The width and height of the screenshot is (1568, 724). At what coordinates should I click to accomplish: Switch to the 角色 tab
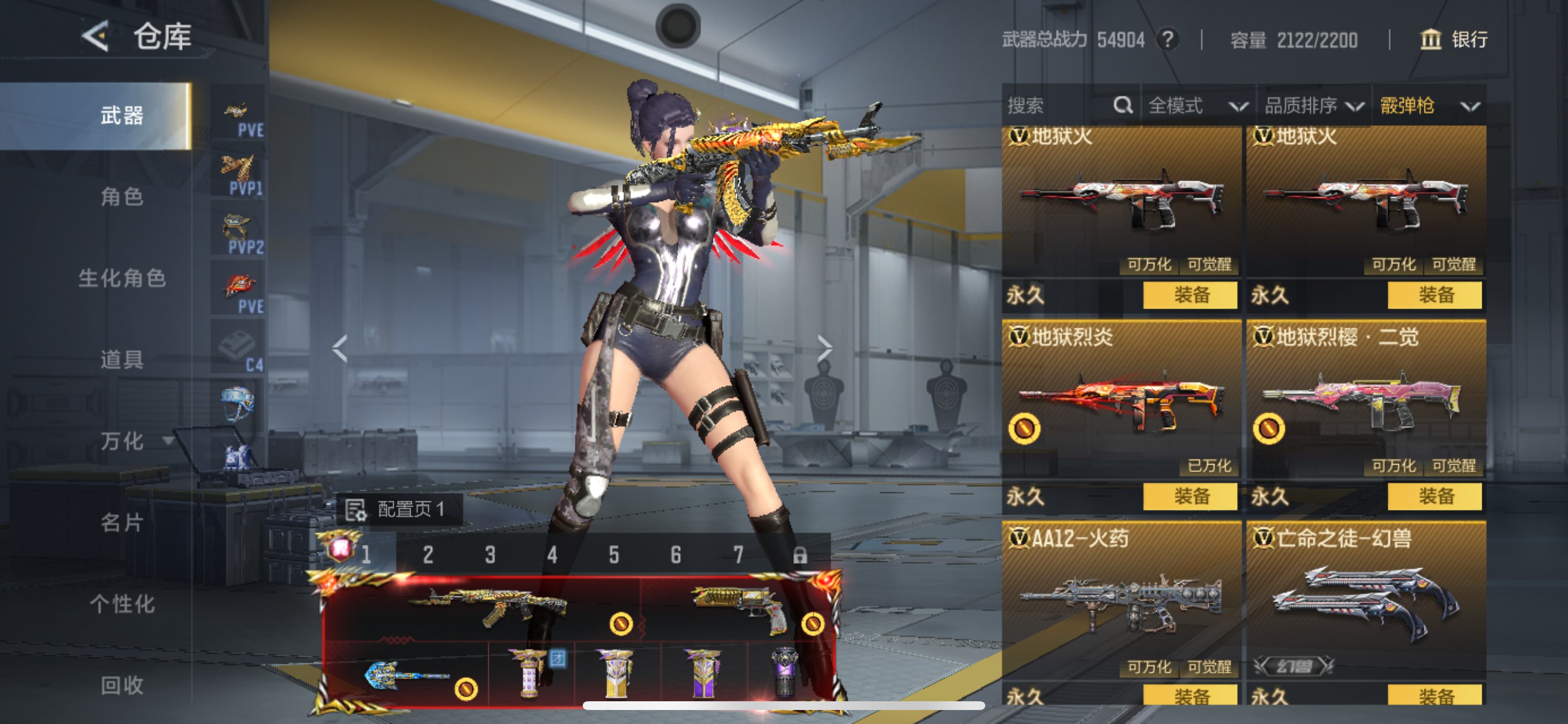coord(122,196)
